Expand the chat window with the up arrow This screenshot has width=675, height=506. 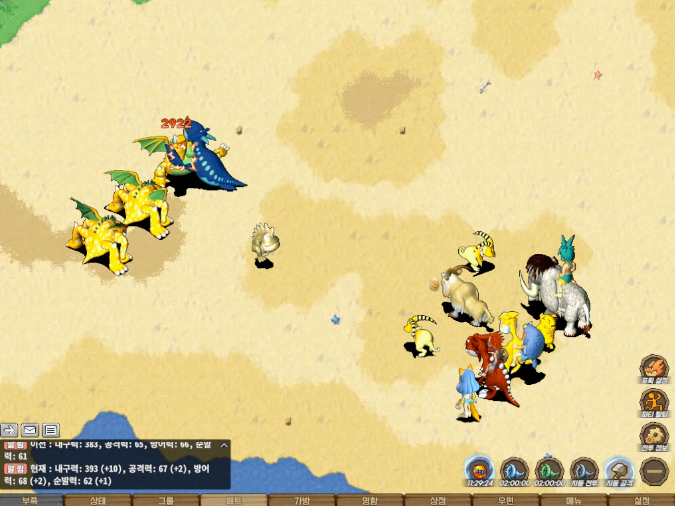[224, 445]
